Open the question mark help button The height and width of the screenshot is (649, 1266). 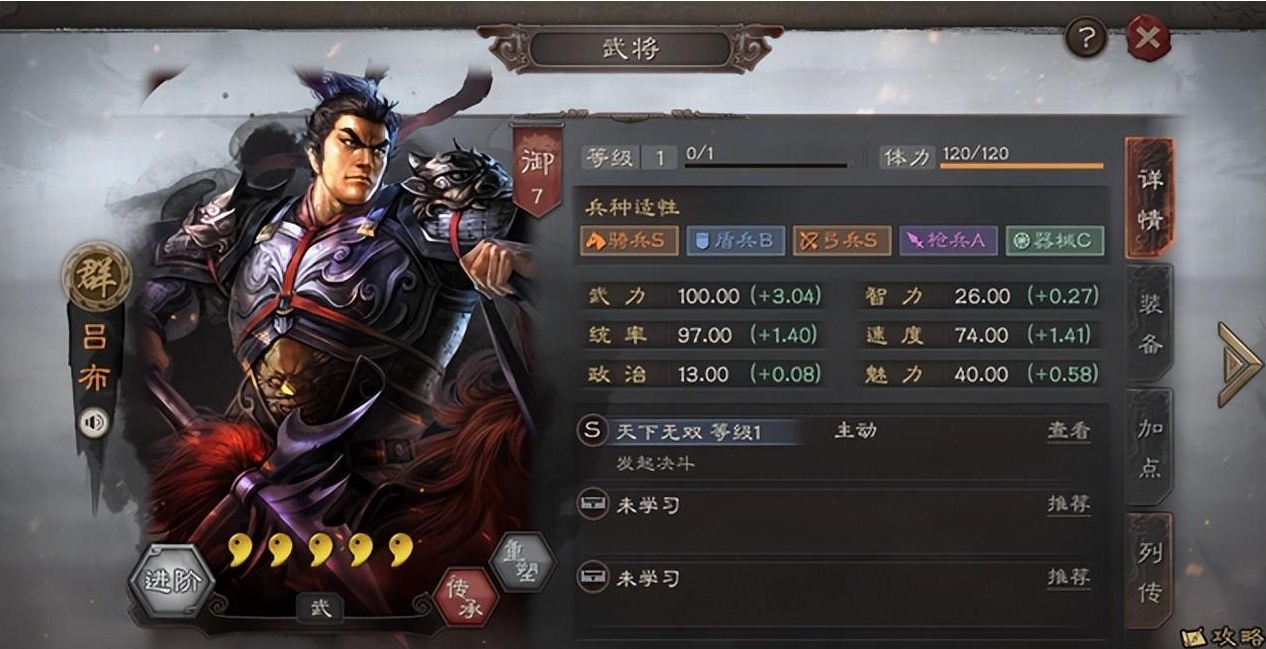tap(1087, 38)
